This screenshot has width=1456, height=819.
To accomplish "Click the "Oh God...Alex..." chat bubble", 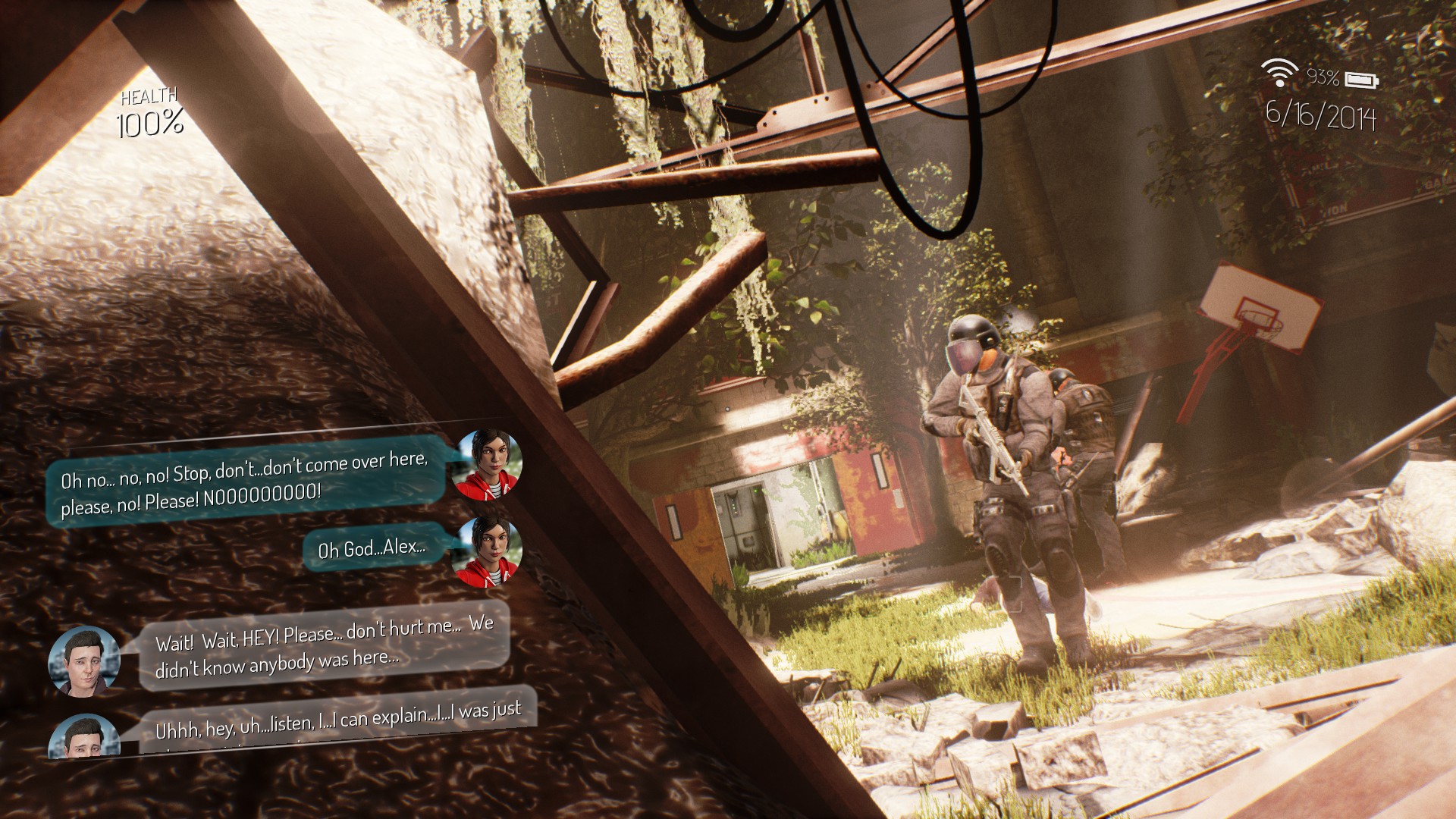I will pyautogui.click(x=372, y=547).
